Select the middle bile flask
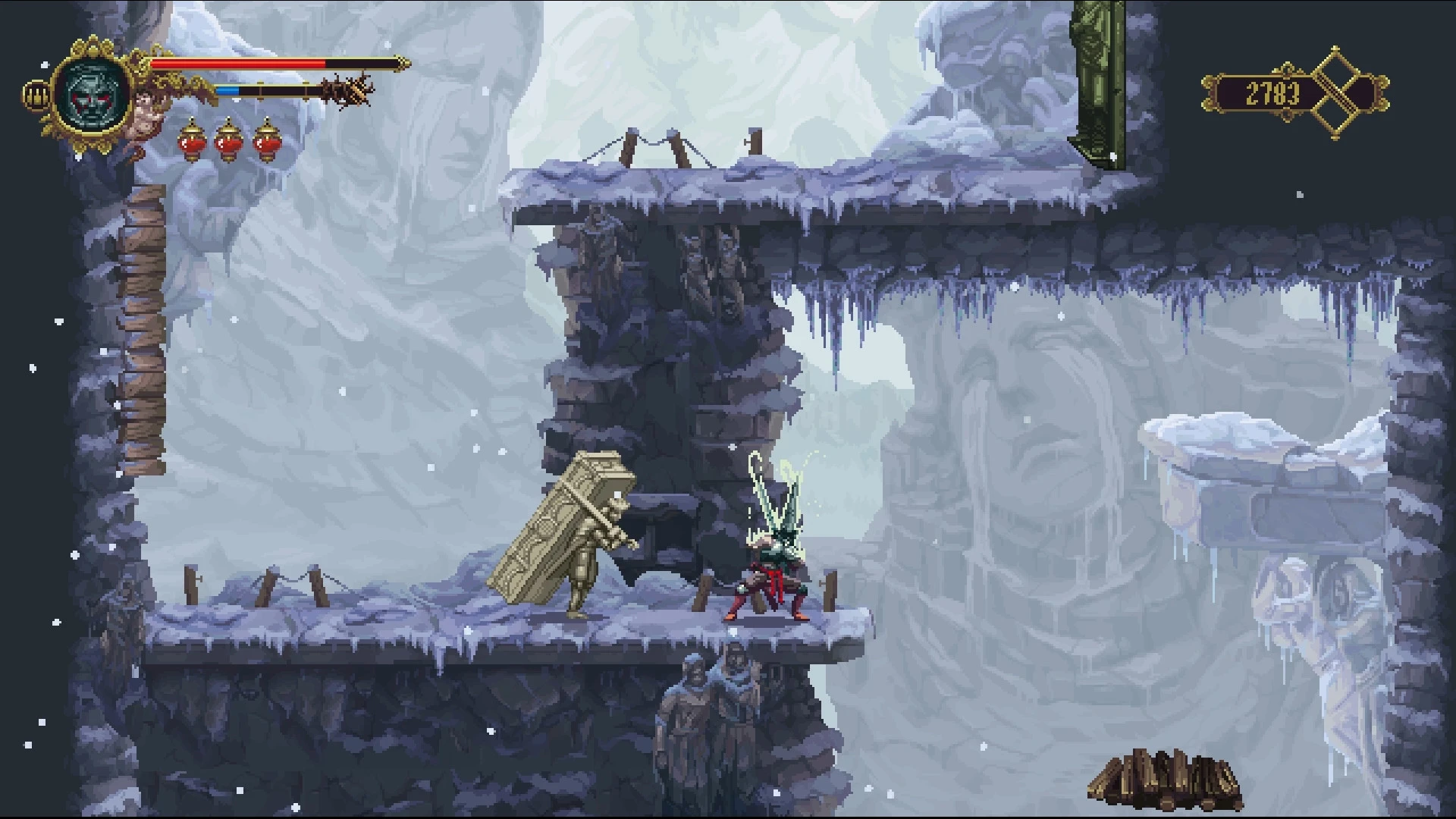This screenshot has width=1456, height=819. coord(230,143)
